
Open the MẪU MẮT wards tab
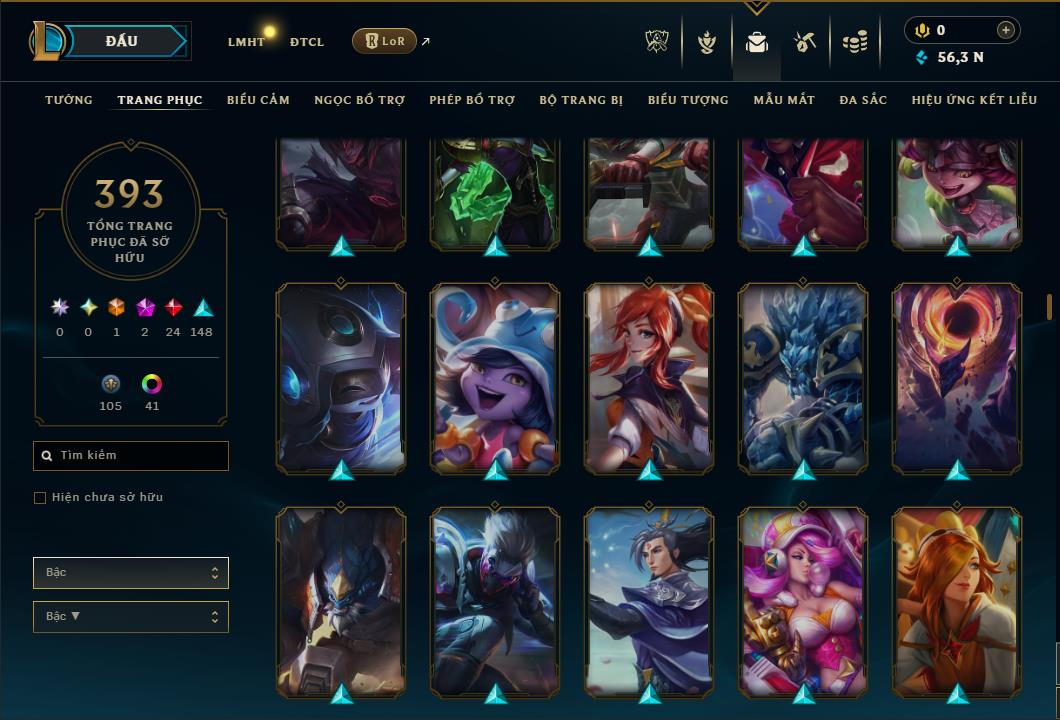(x=784, y=100)
